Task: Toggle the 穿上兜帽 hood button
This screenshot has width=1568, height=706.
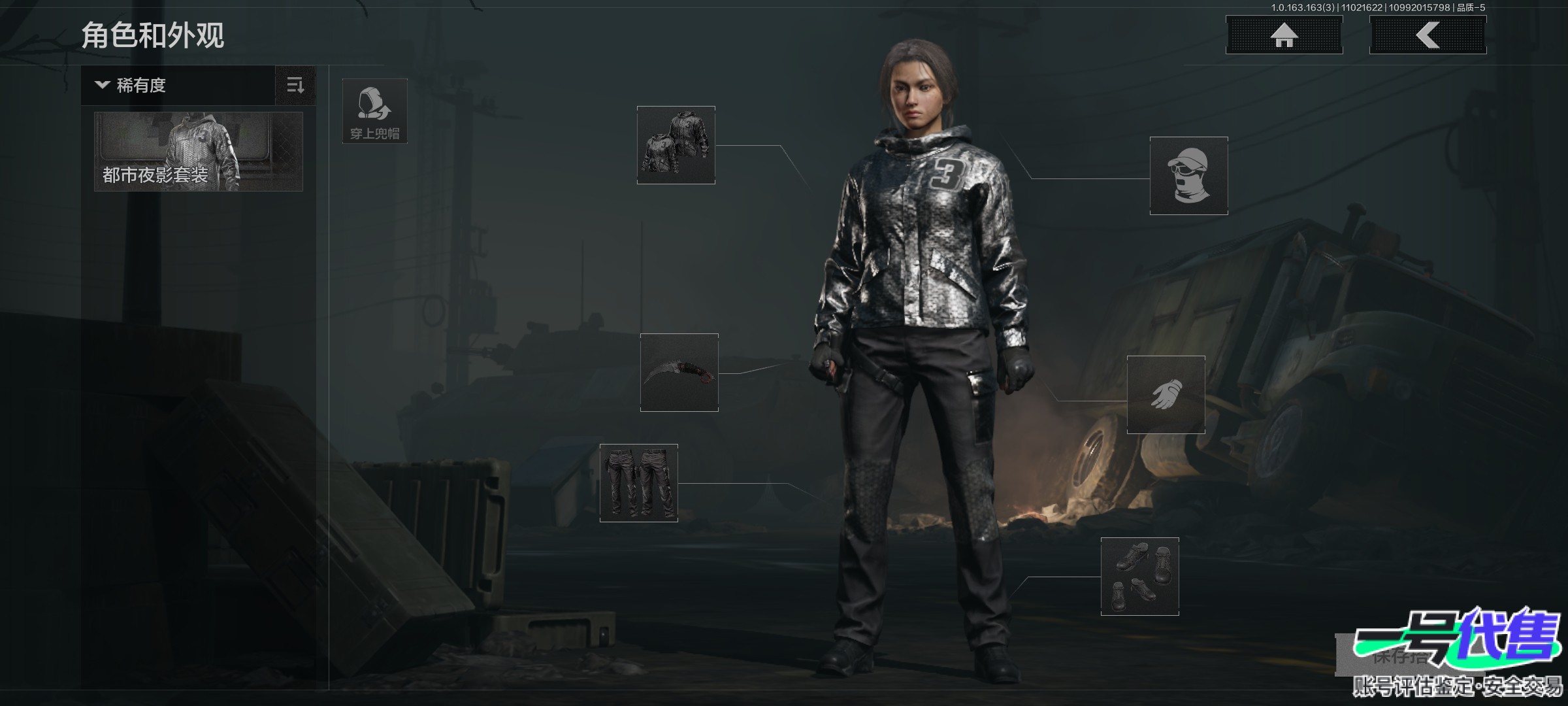Action: (x=375, y=111)
